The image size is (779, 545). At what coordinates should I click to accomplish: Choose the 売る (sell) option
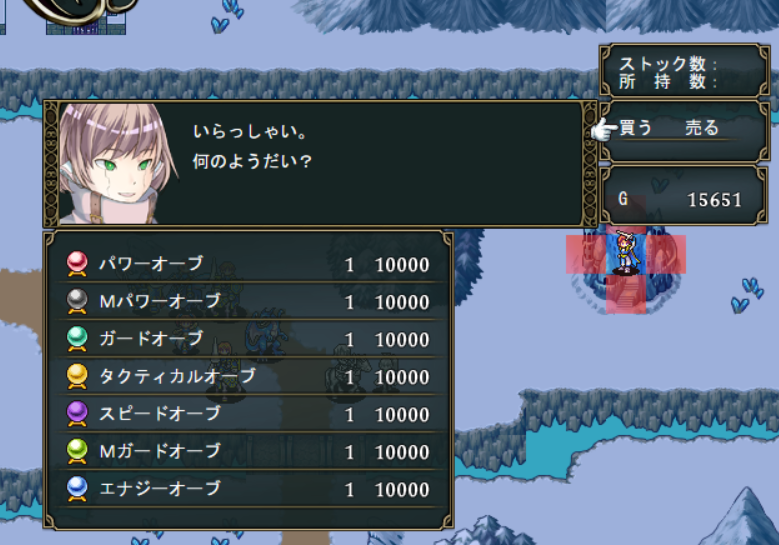702,128
